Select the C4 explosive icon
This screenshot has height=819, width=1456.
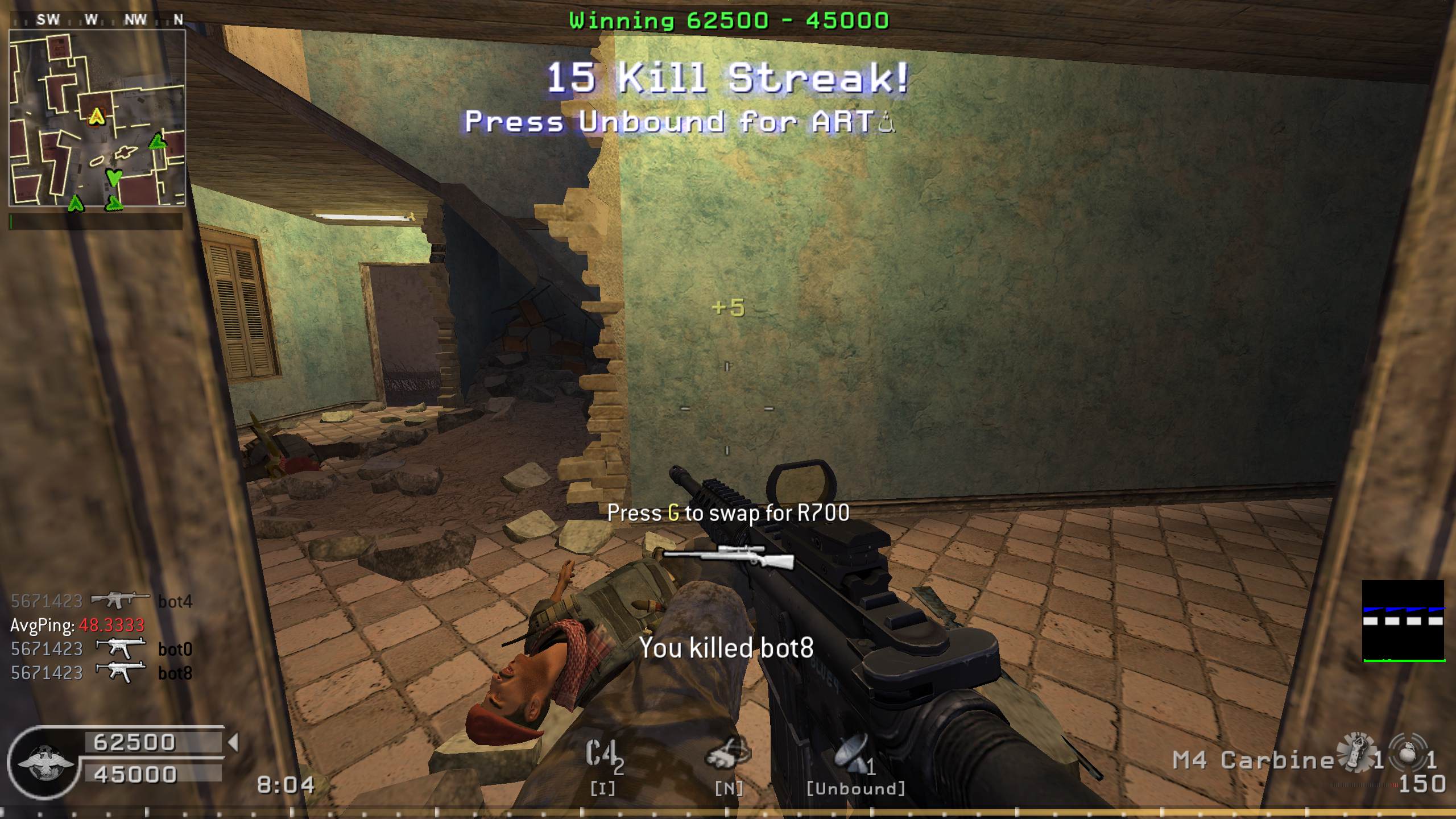coord(603,755)
